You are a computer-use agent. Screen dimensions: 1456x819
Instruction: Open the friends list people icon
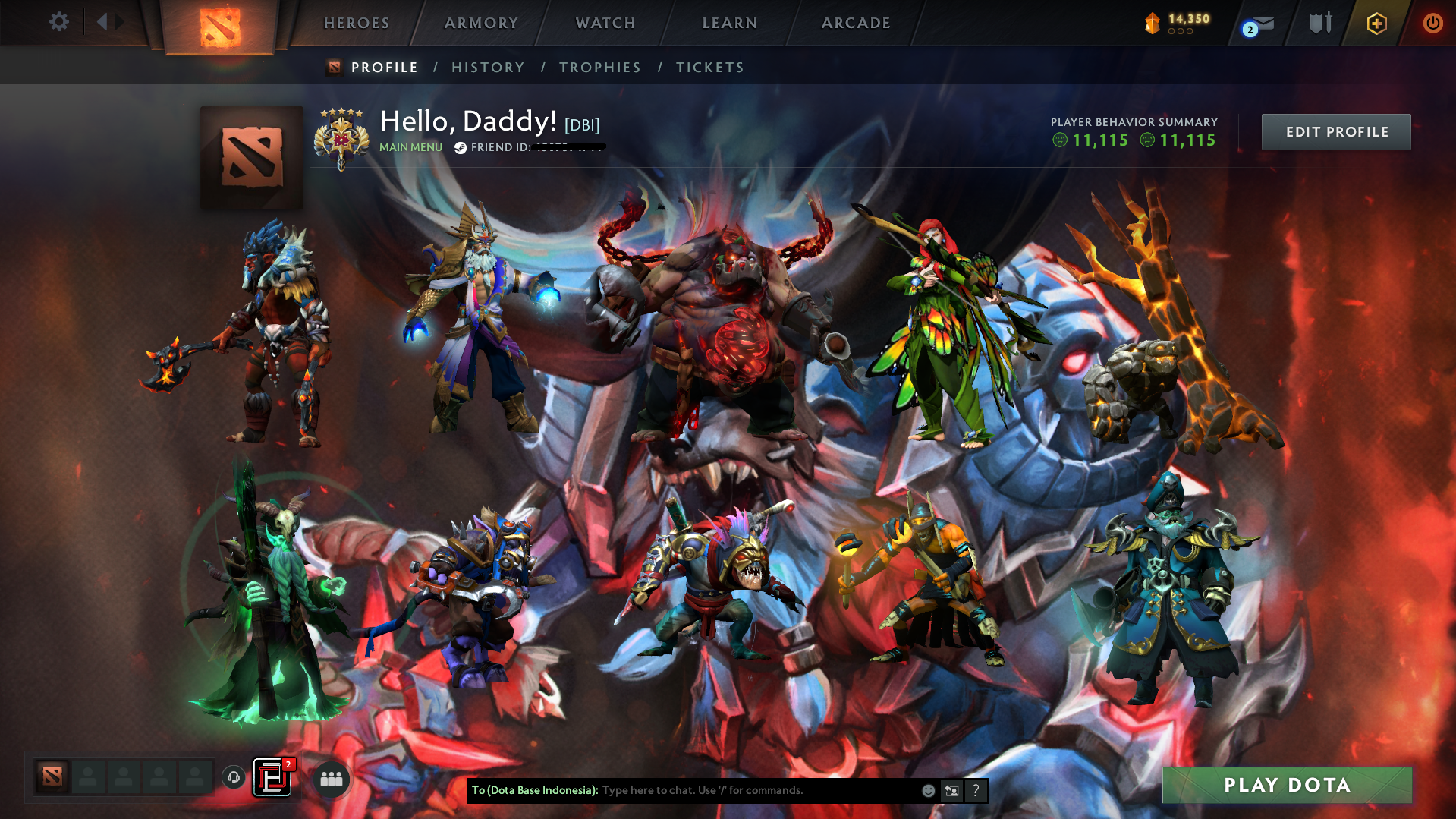coord(332,777)
